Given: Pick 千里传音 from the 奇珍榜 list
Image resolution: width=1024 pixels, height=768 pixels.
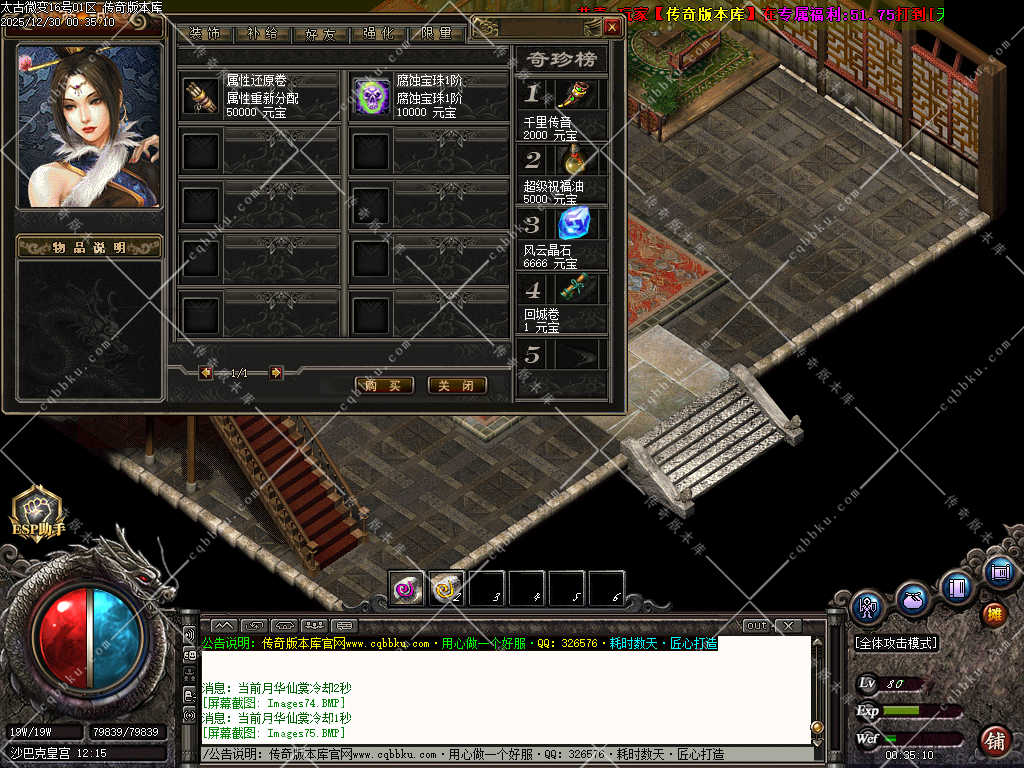Looking at the screenshot, I should point(573,95).
